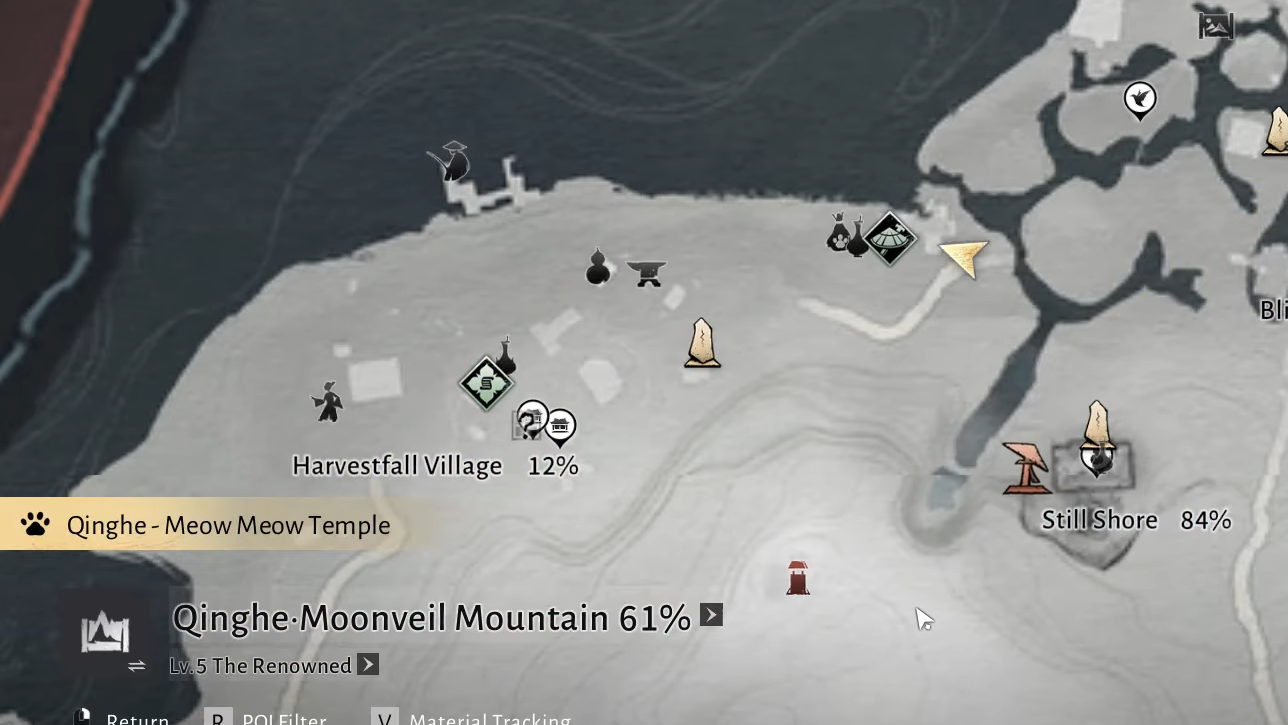This screenshot has height=725, width=1288.
Task: Open the landscape picture icon in corner
Action: pos(1216,26)
